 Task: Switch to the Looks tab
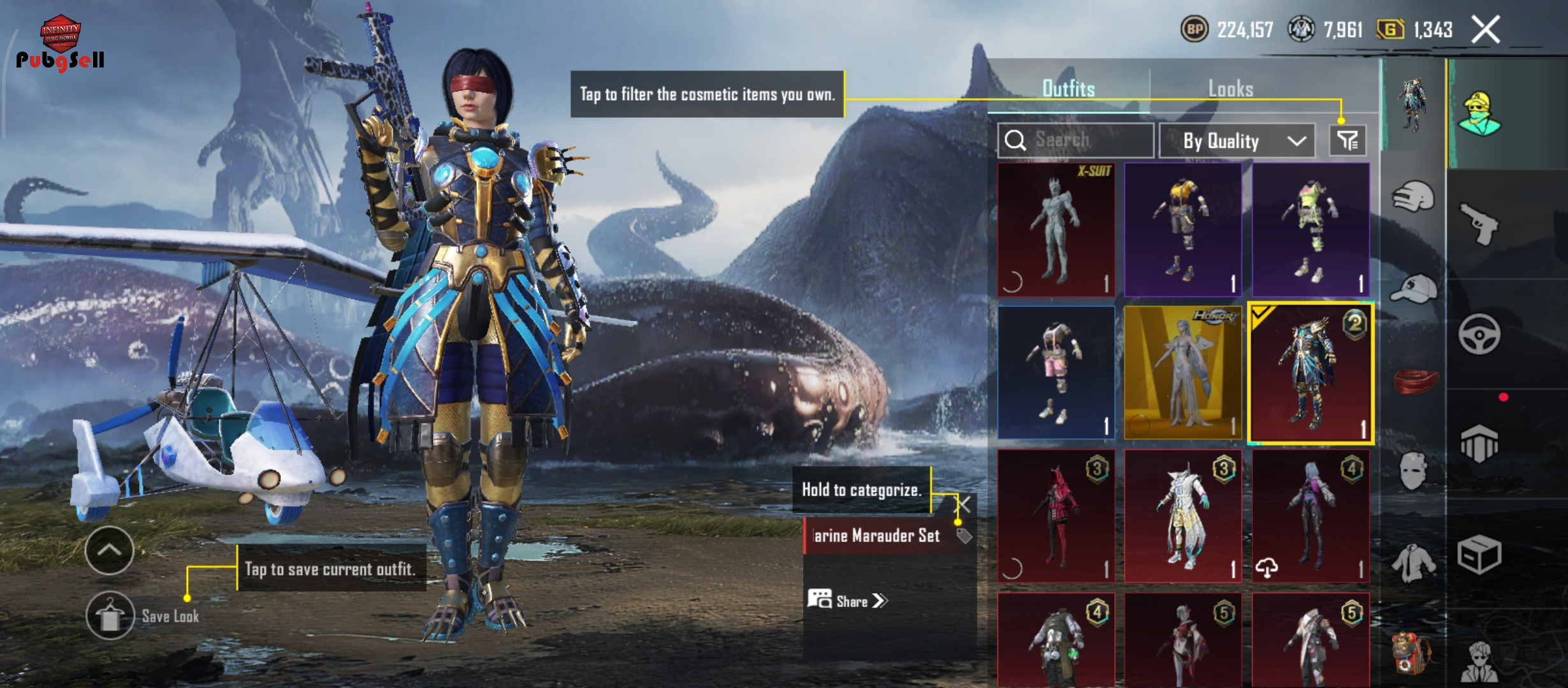click(1230, 89)
